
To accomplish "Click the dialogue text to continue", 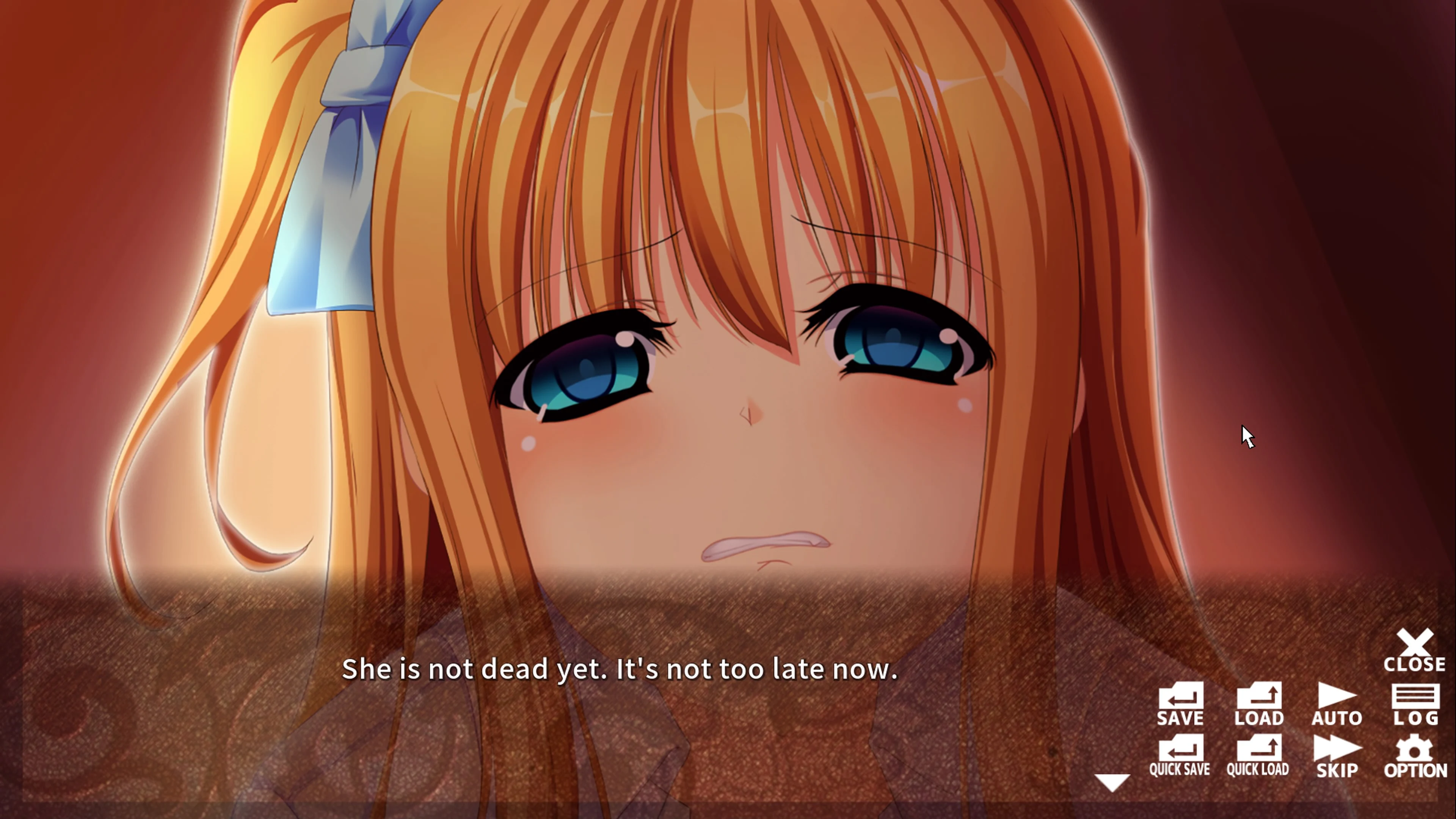I will (x=620, y=670).
